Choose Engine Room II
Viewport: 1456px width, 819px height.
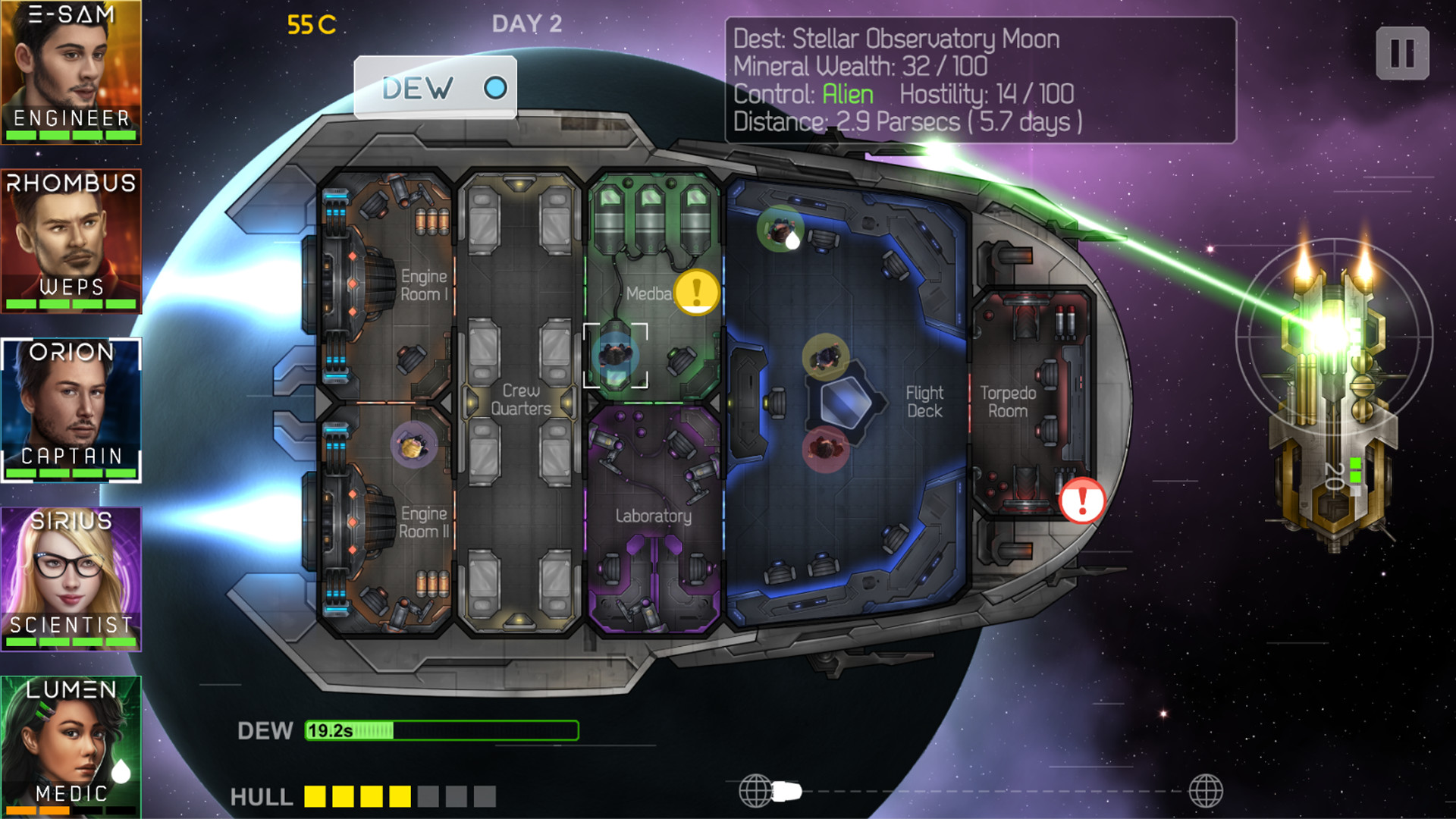pyautogui.click(x=402, y=522)
